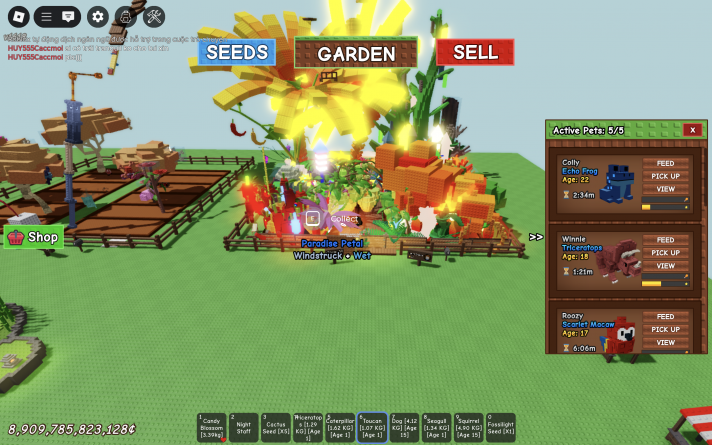Choose the Toucan hotbar slot

372,427
